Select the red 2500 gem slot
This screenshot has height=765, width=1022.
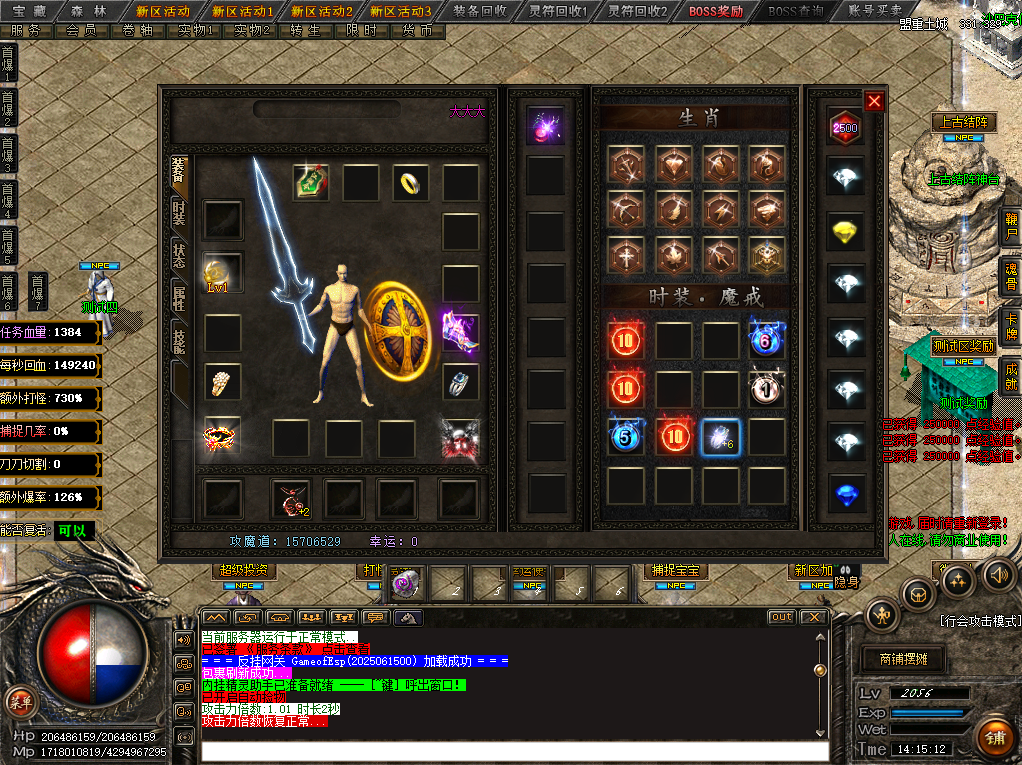click(x=845, y=128)
